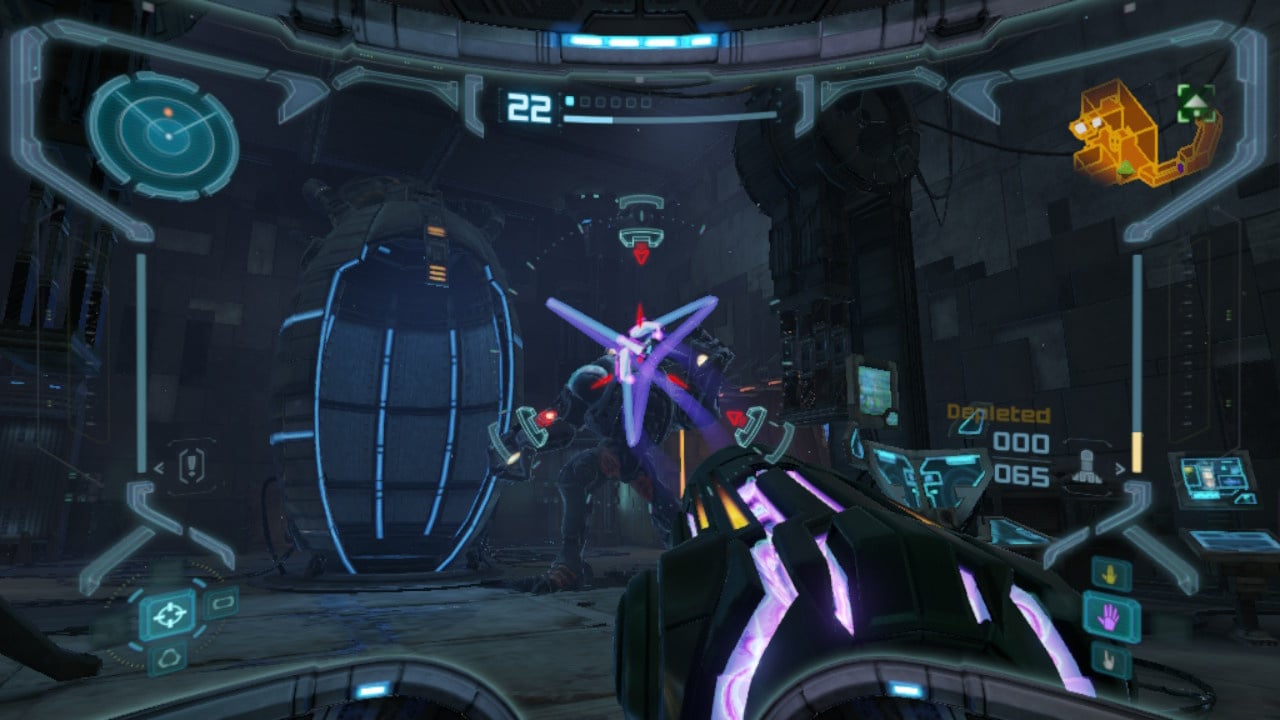Viewport: 1280px width, 720px height.
Task: Choose the bottom visor icon in selector
Action: [x=166, y=657]
